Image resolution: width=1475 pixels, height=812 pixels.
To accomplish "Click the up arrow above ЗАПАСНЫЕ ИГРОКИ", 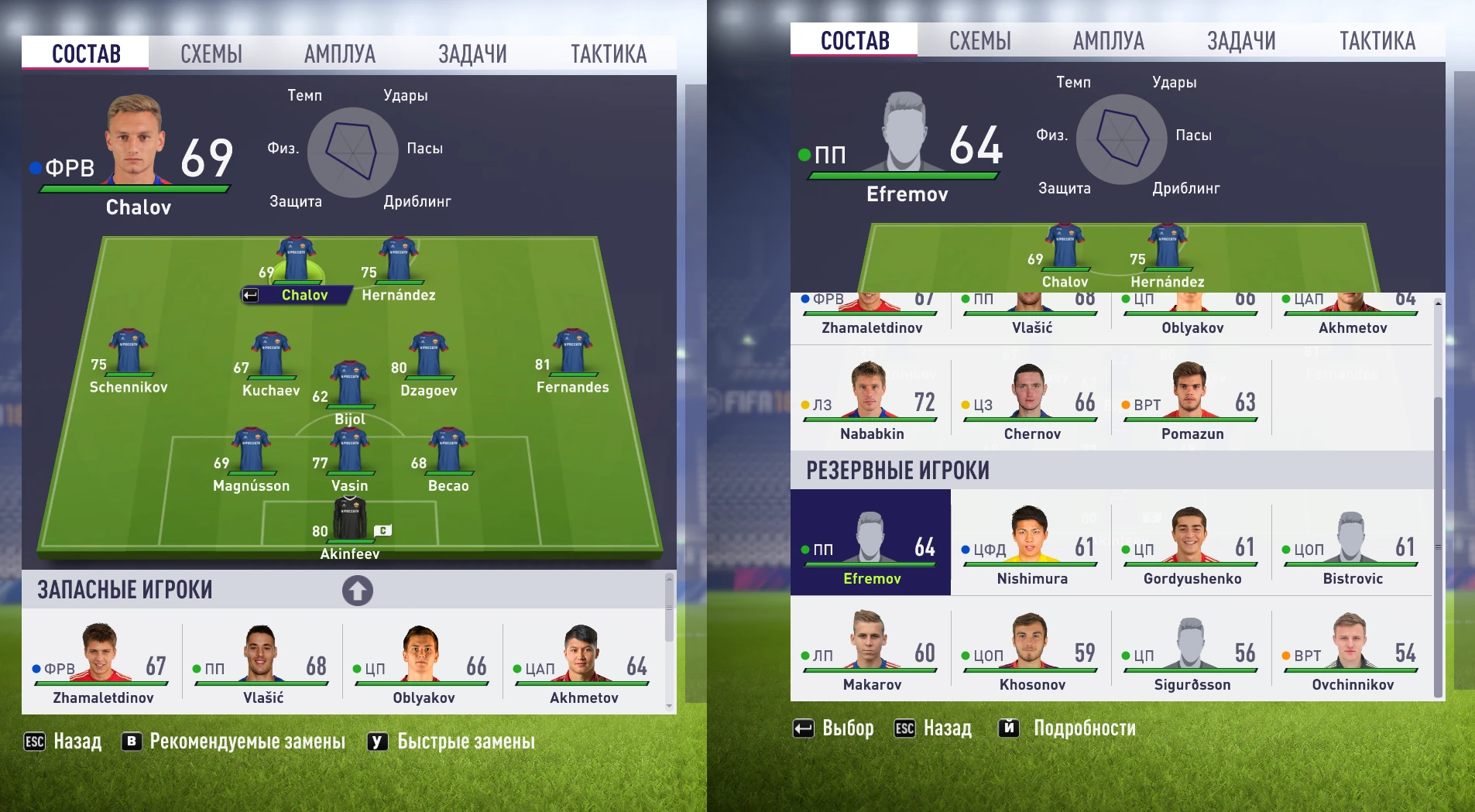I will [357, 590].
